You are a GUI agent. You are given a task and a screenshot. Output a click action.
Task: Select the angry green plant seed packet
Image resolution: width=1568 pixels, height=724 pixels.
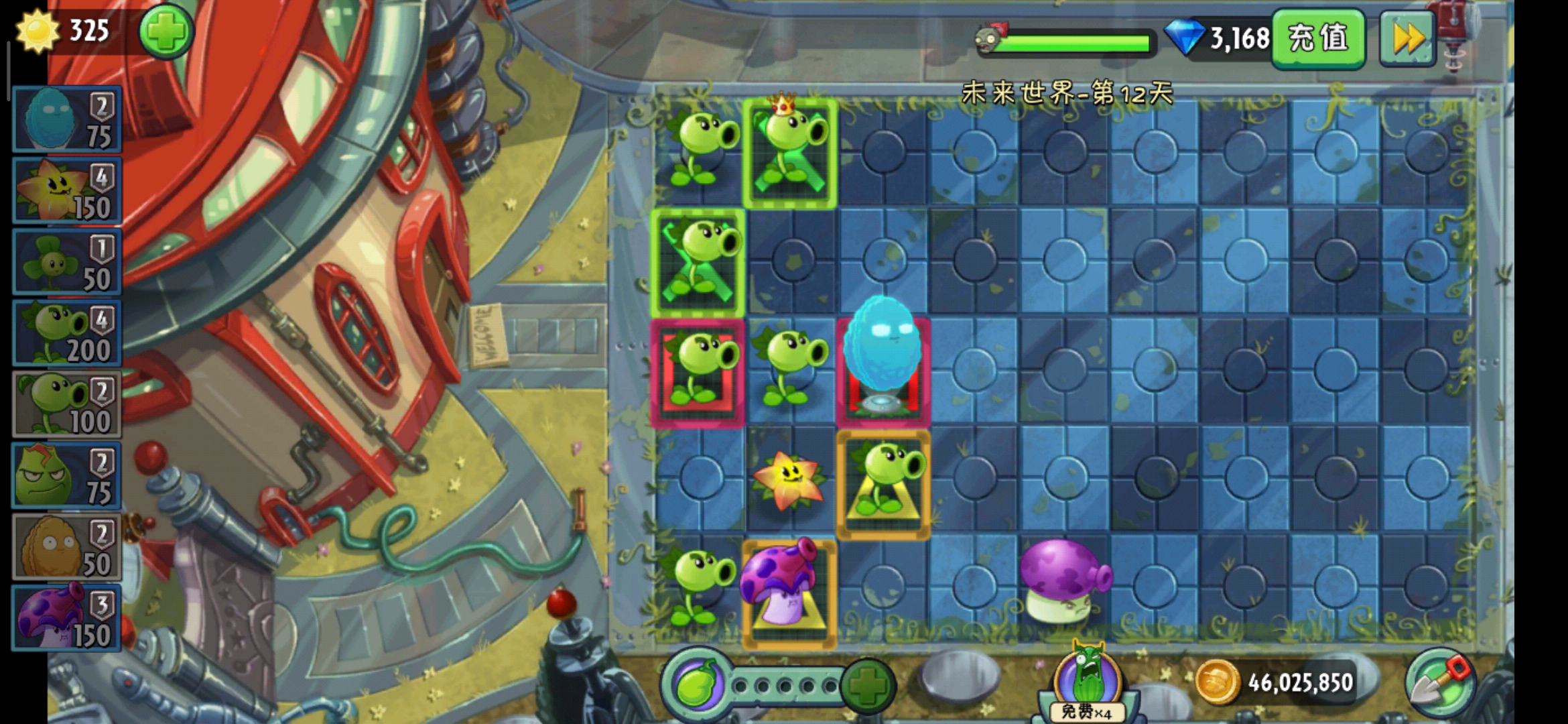[x=67, y=476]
